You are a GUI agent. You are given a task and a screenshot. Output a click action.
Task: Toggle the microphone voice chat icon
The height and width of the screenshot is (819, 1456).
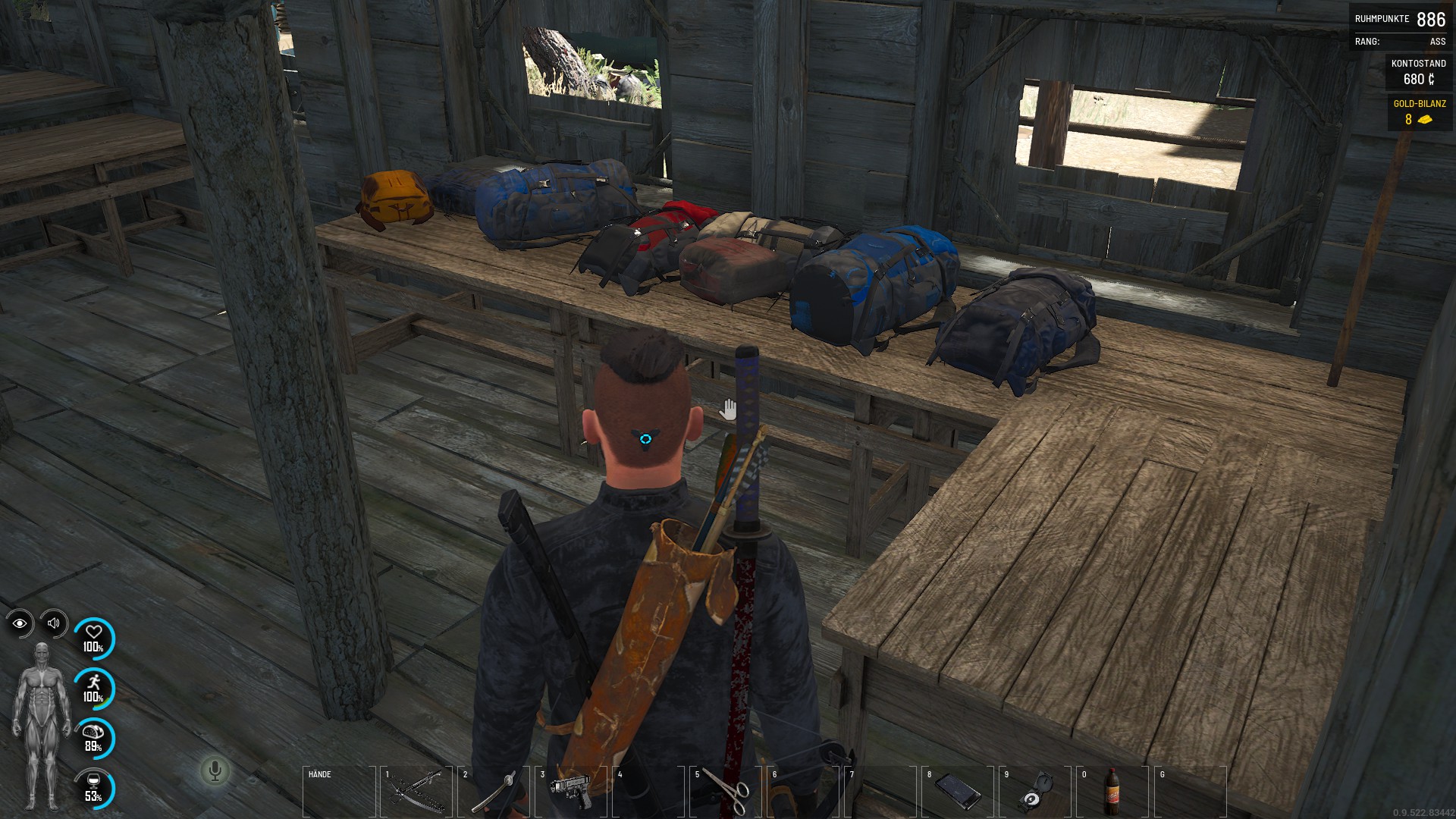(215, 771)
